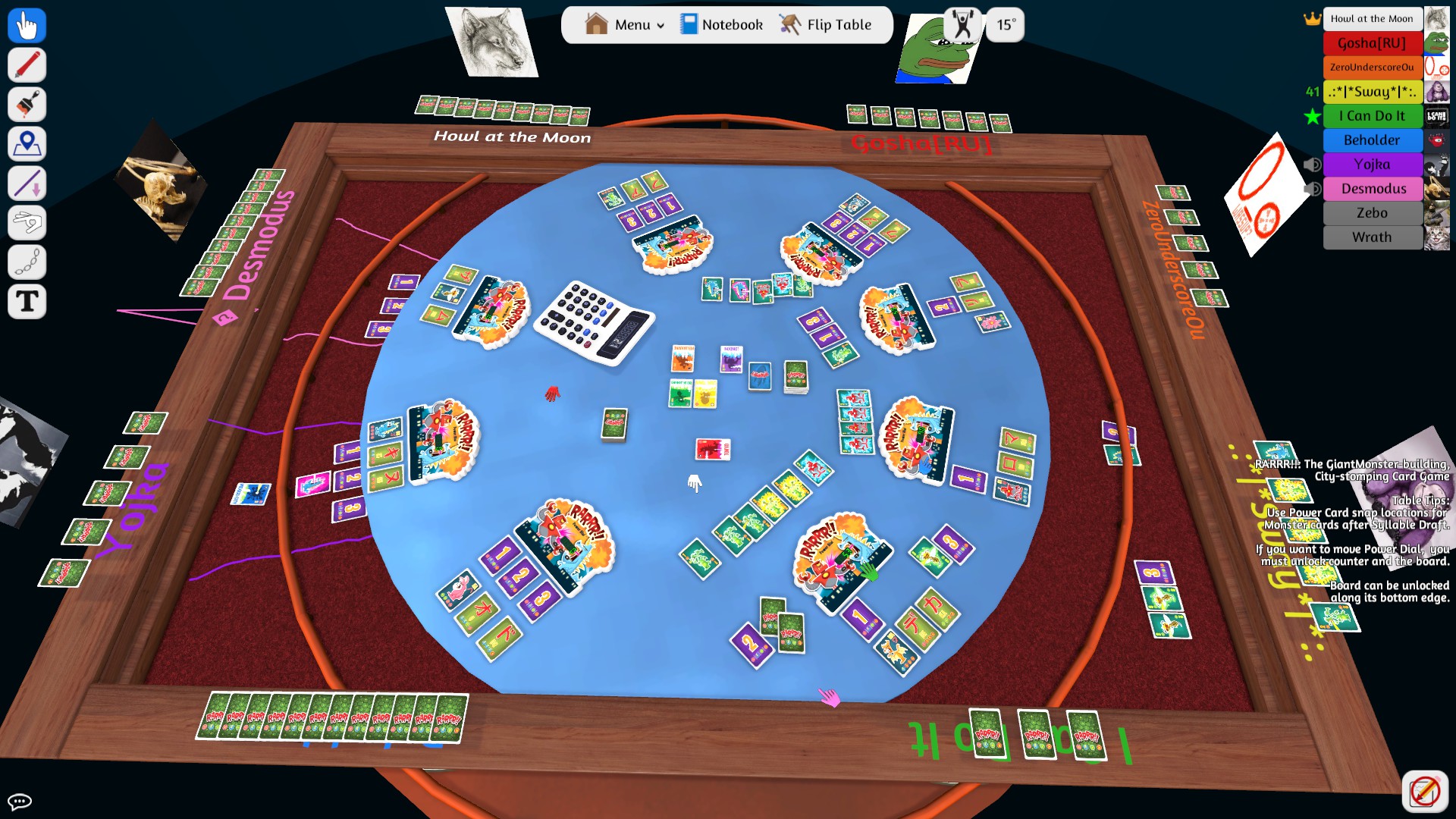This screenshot has height=819, width=1456.
Task: Open the chat speech bubble
Action: 21,801
